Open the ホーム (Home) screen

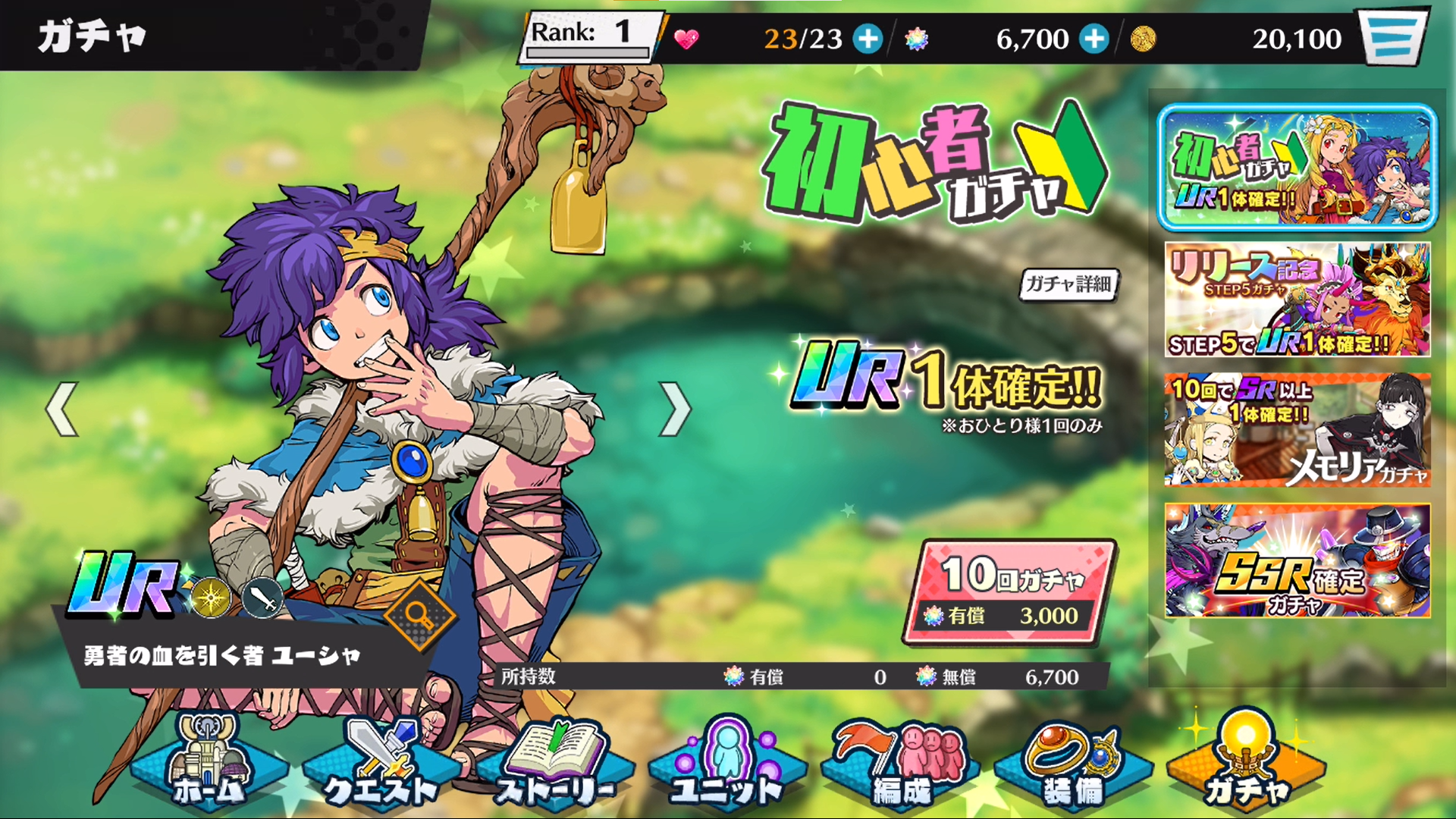[210, 766]
